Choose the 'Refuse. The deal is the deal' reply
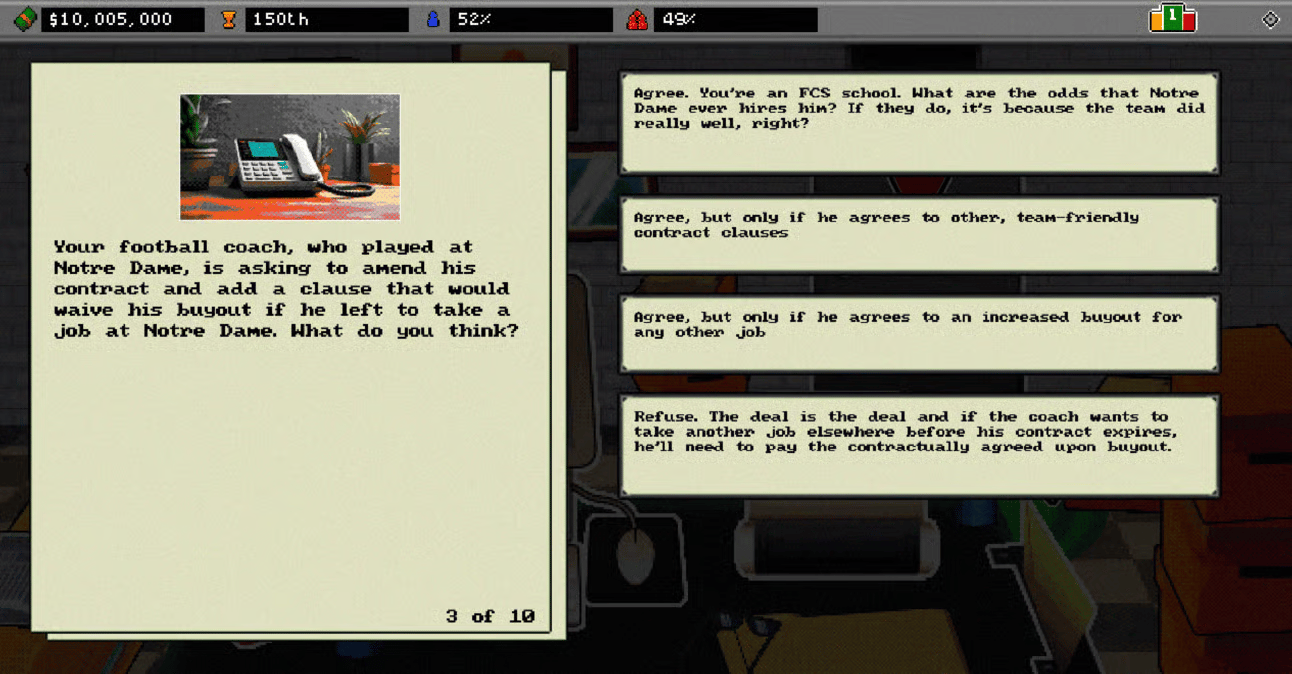The image size is (1292, 674). pos(919,445)
